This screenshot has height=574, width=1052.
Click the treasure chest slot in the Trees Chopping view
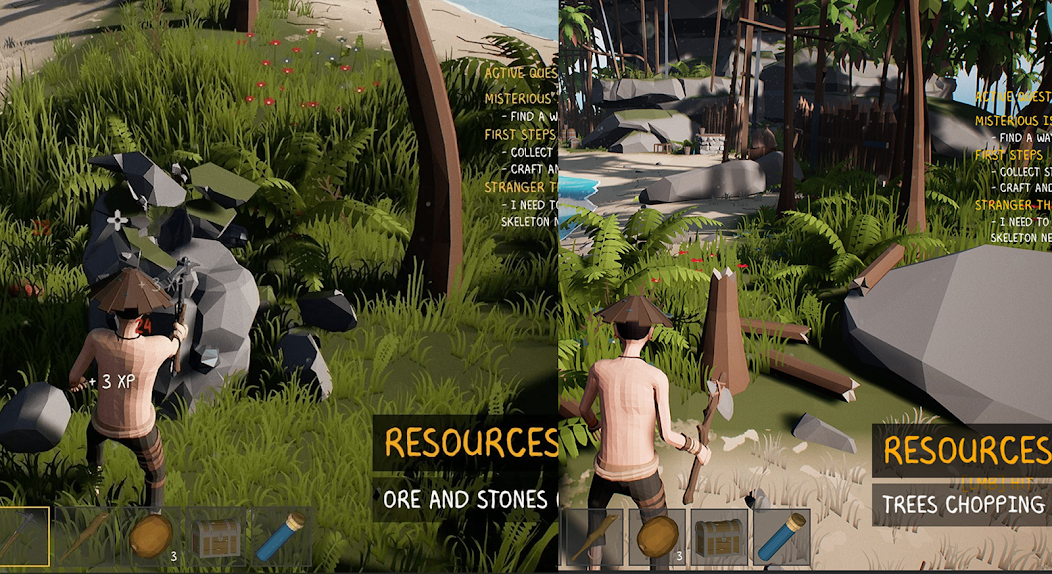point(719,537)
